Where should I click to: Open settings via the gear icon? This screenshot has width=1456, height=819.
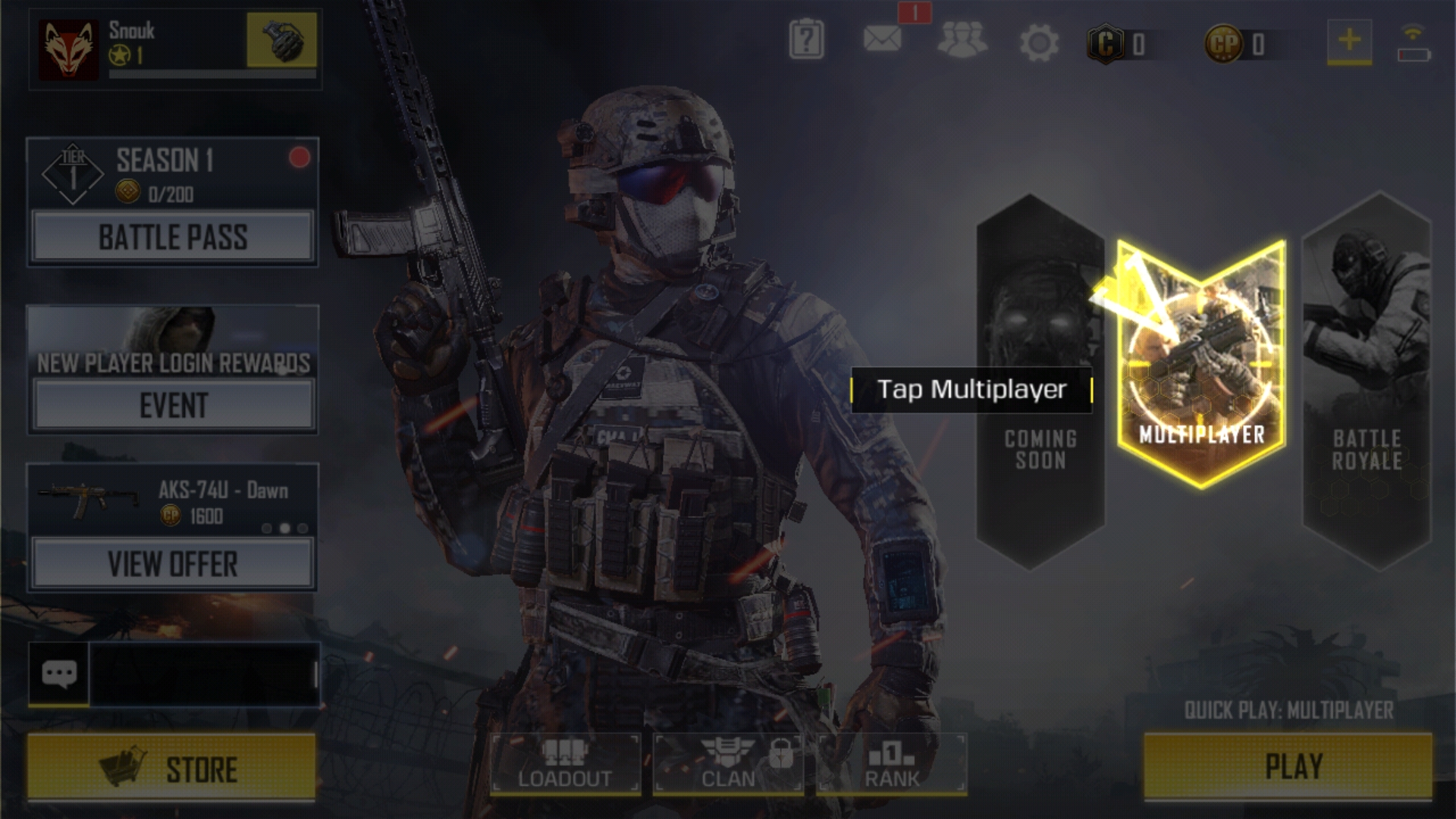1038,42
